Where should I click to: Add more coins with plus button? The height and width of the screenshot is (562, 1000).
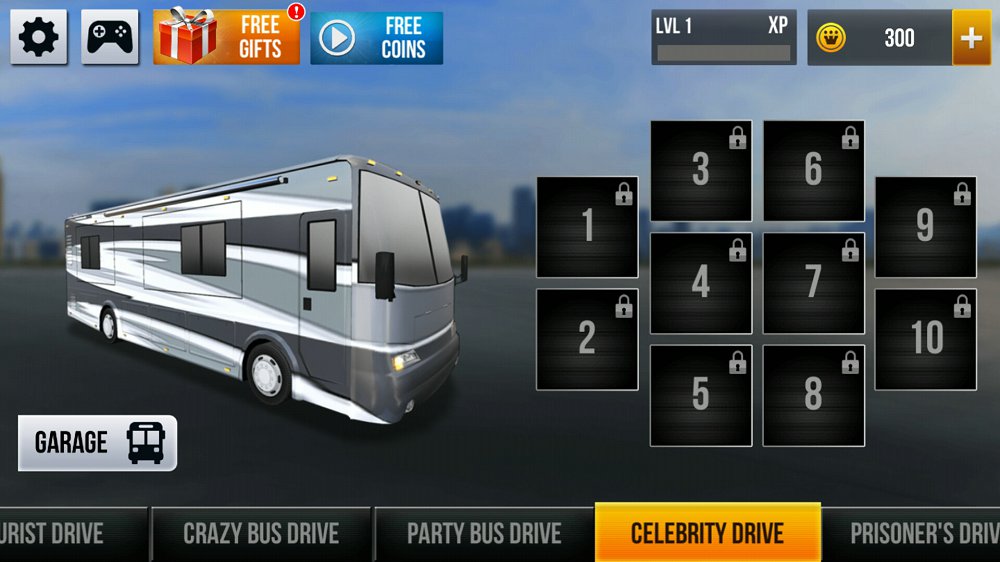tap(971, 38)
